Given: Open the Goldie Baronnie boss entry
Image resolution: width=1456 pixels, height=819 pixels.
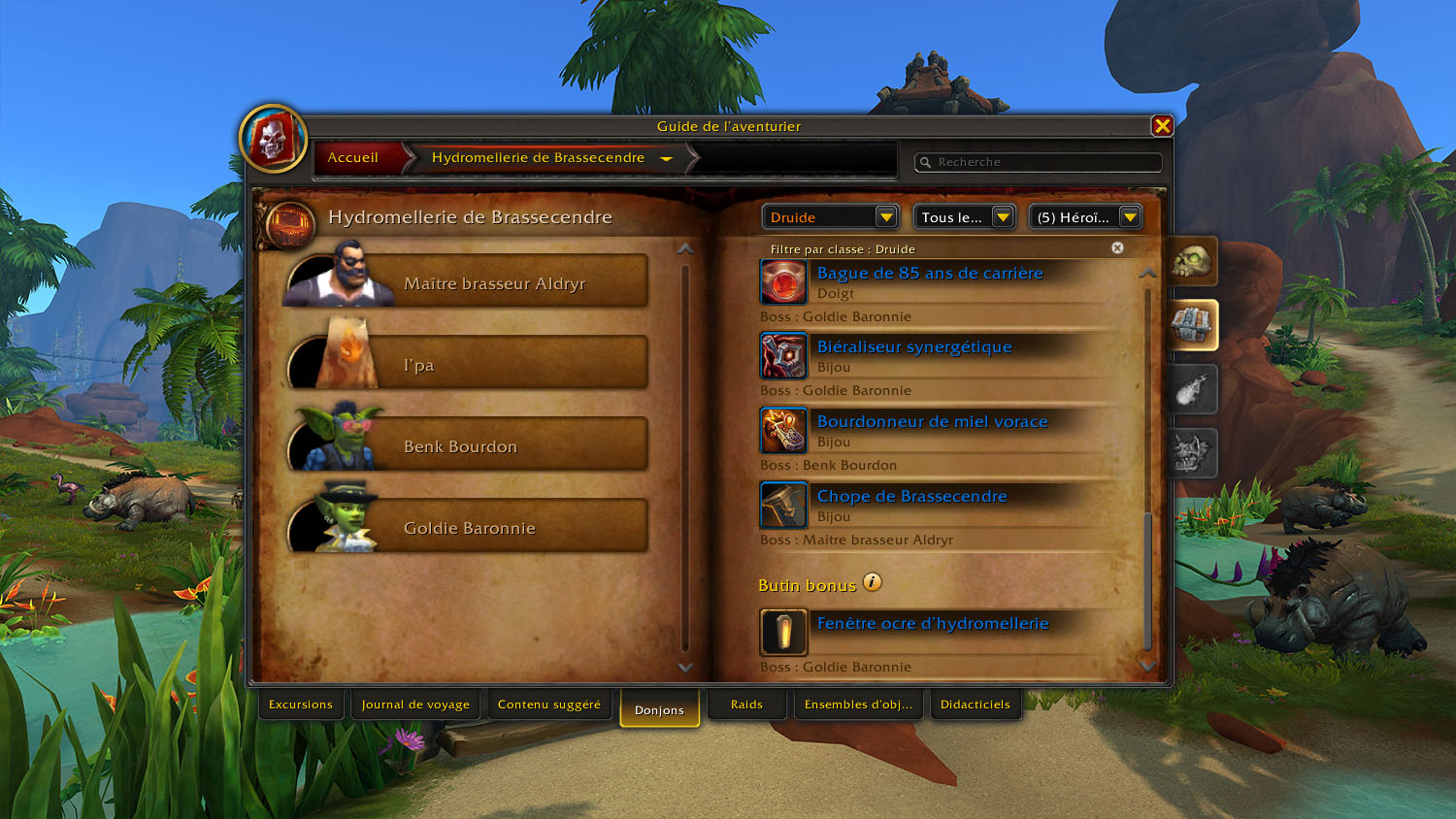Looking at the screenshot, I should click(493, 528).
